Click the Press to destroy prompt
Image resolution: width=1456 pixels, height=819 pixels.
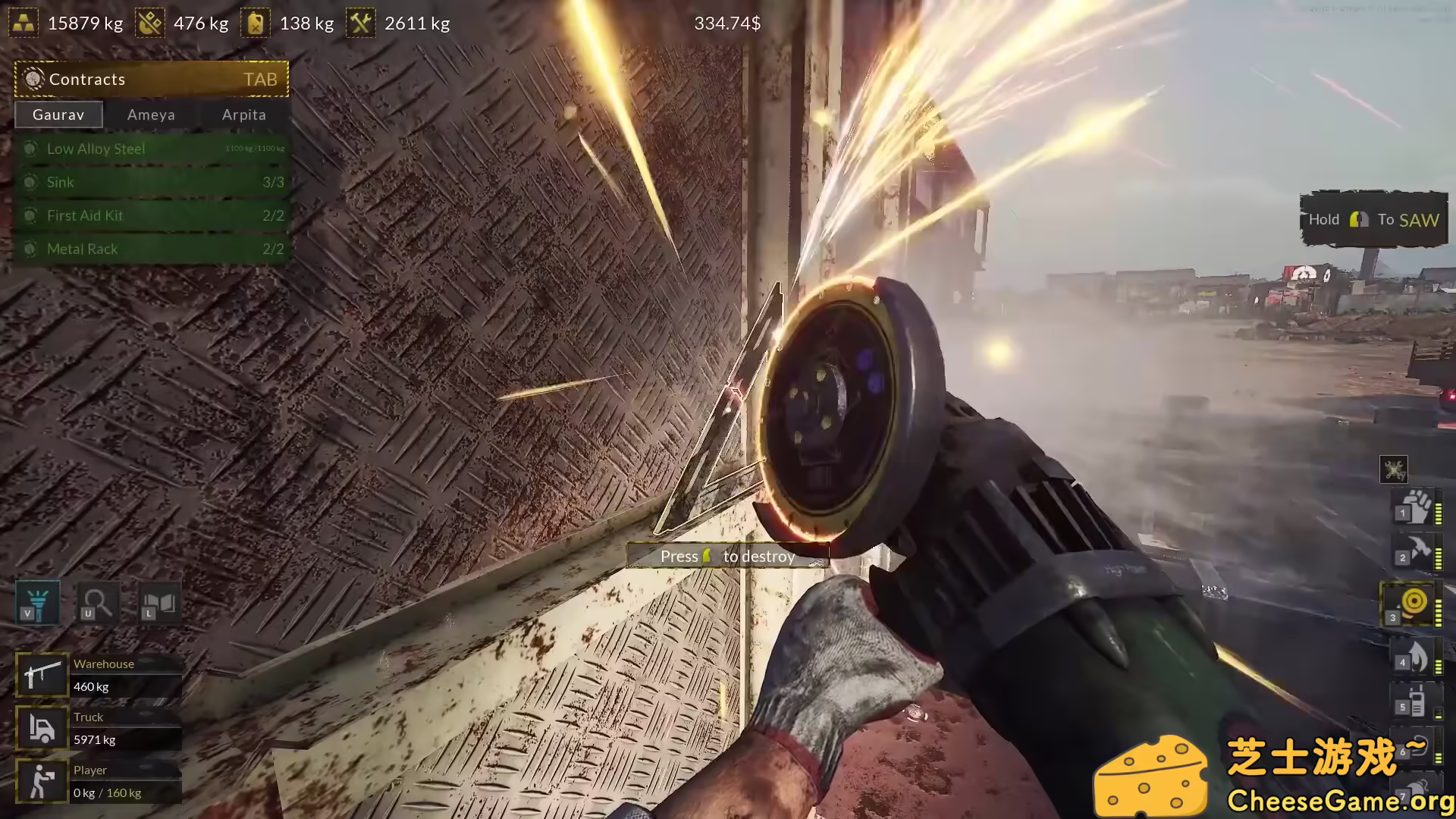pos(727,555)
